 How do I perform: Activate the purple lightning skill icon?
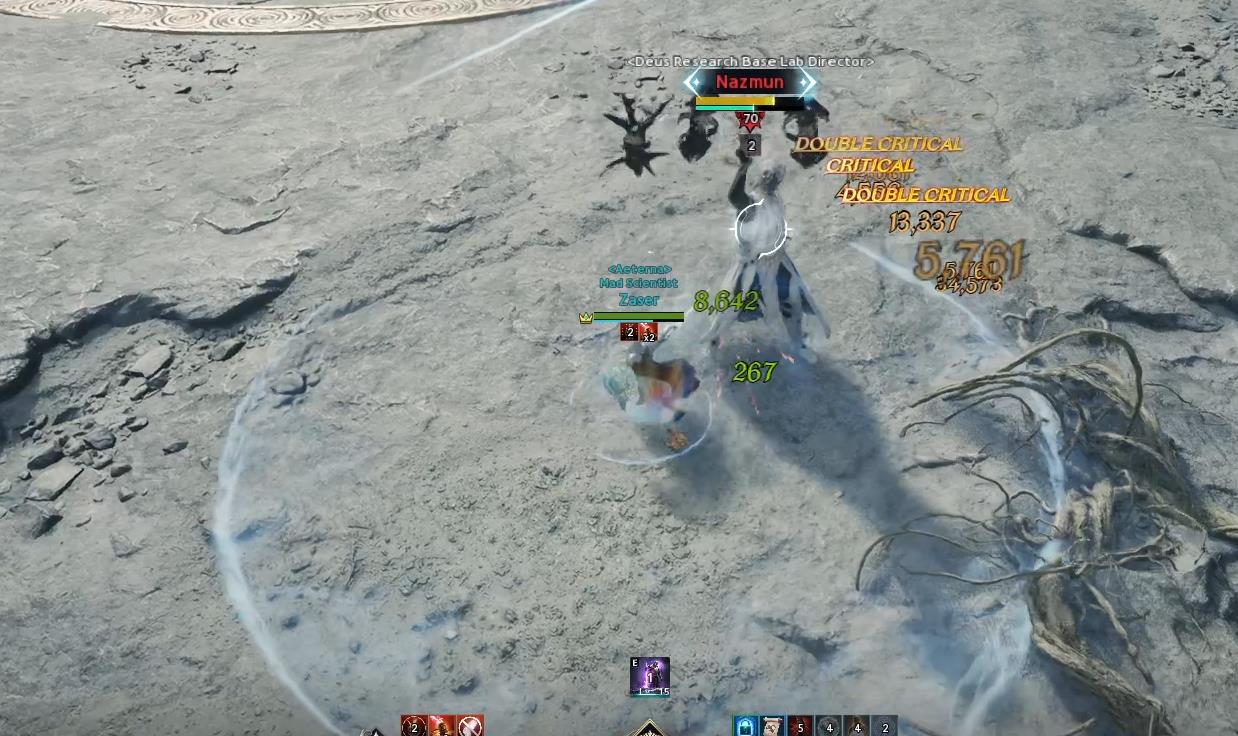[x=650, y=676]
